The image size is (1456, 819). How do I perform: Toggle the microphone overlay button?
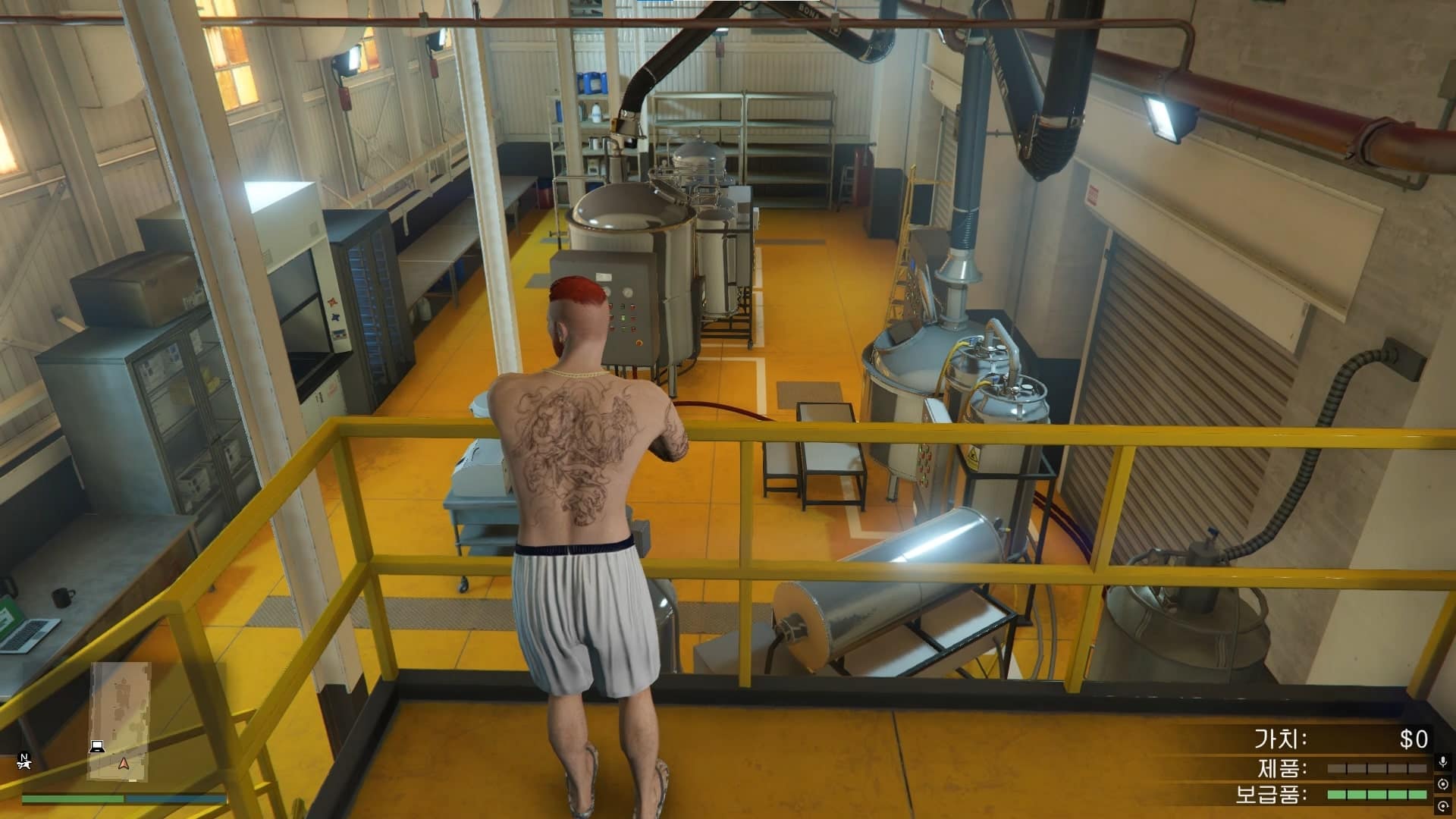1442,761
